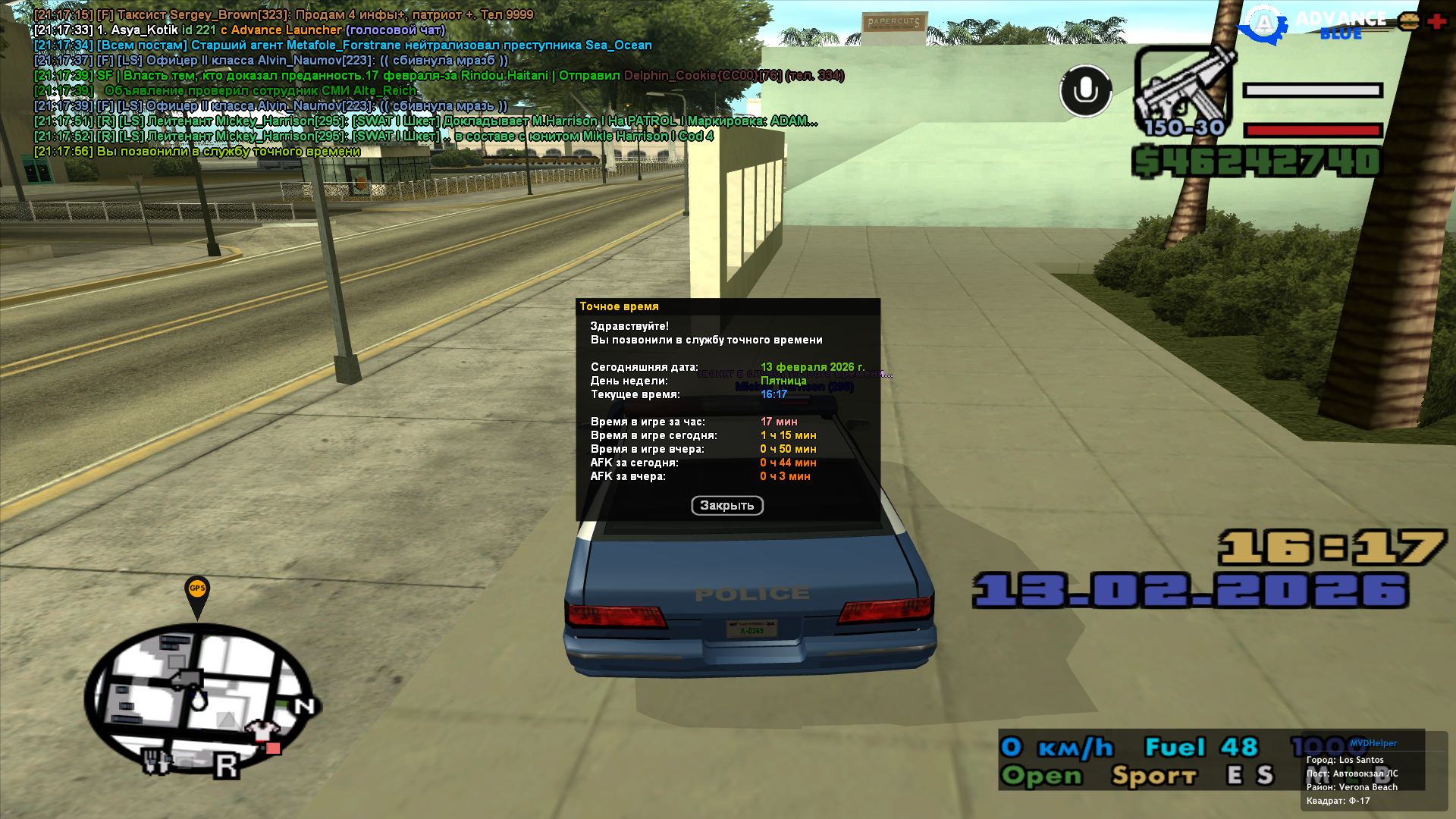Open the MVDHelper info panel
1456x819 pixels.
point(1373,772)
